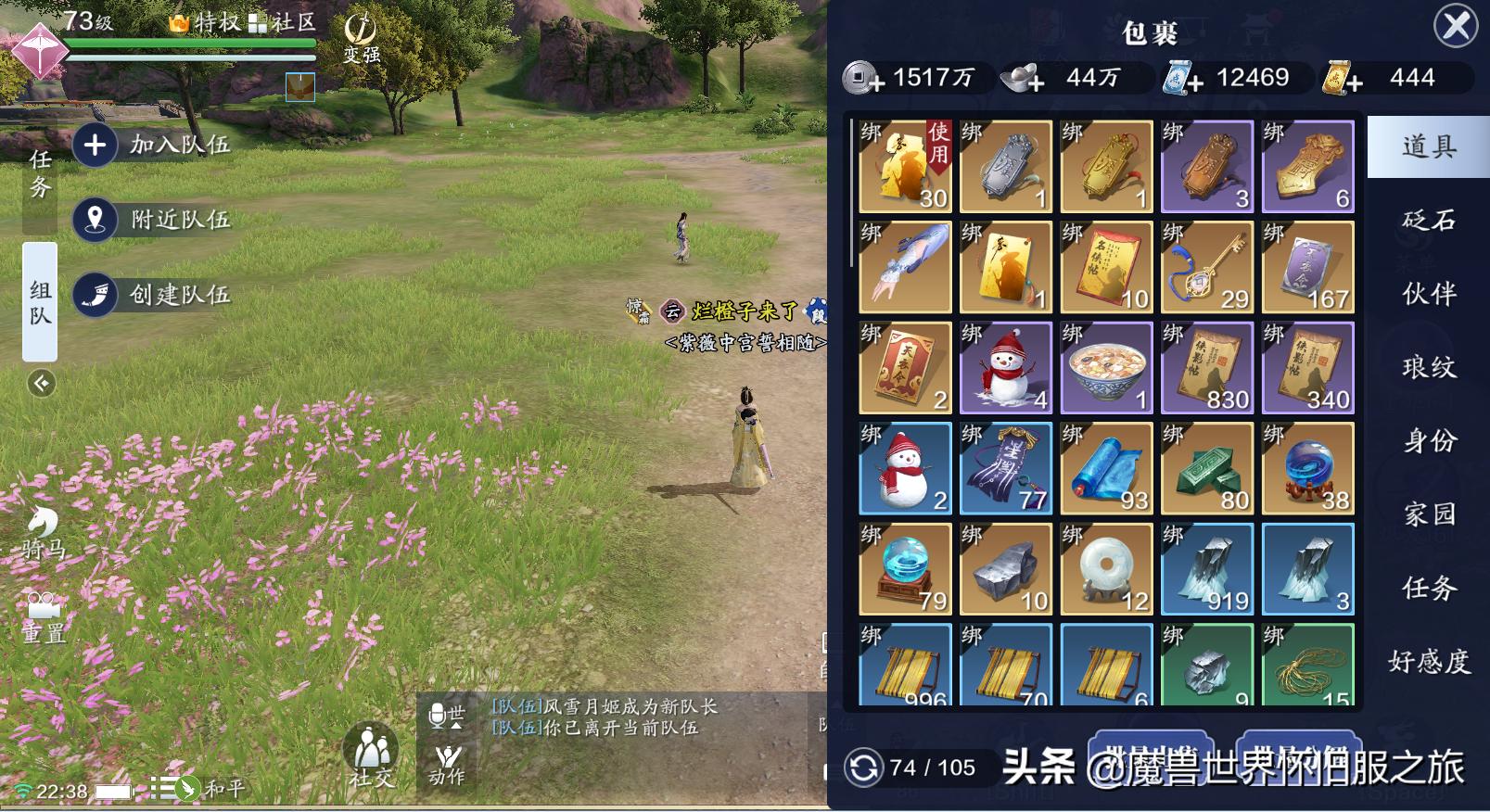Browse 附近队伍 nearby teams
This screenshot has height=812, width=1490.
[153, 220]
